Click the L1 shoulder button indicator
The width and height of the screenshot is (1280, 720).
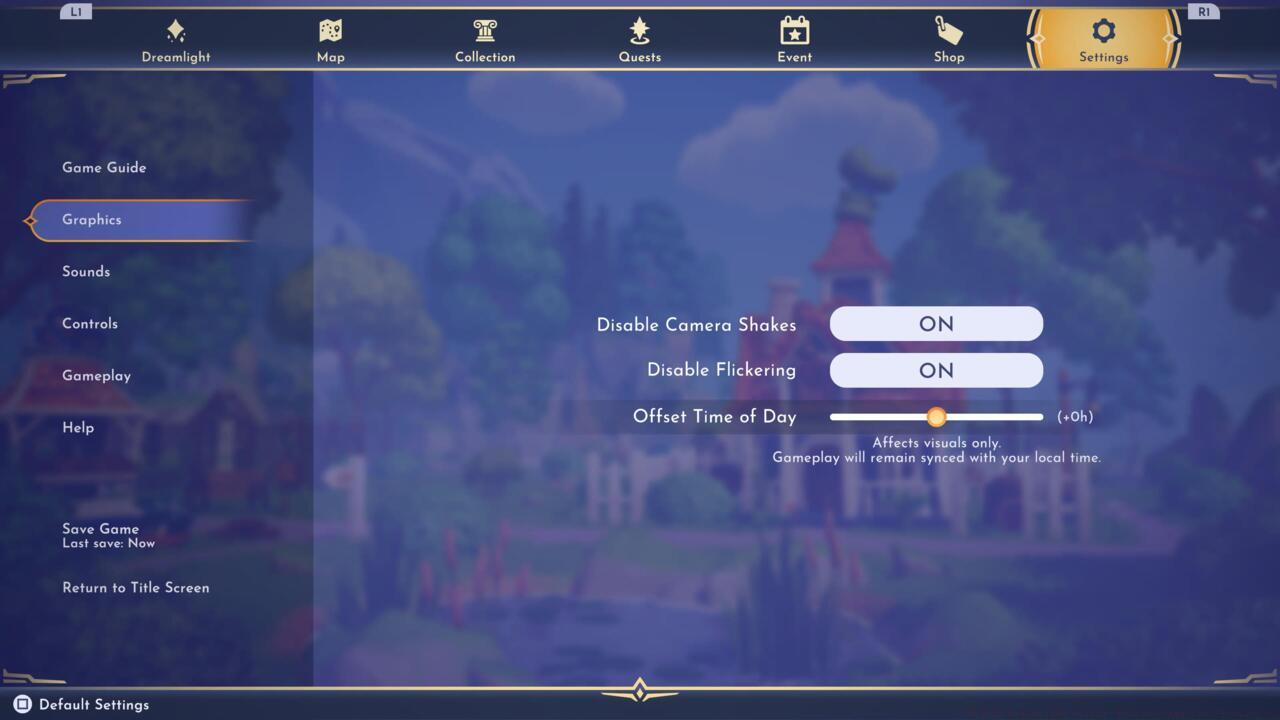coord(76,12)
